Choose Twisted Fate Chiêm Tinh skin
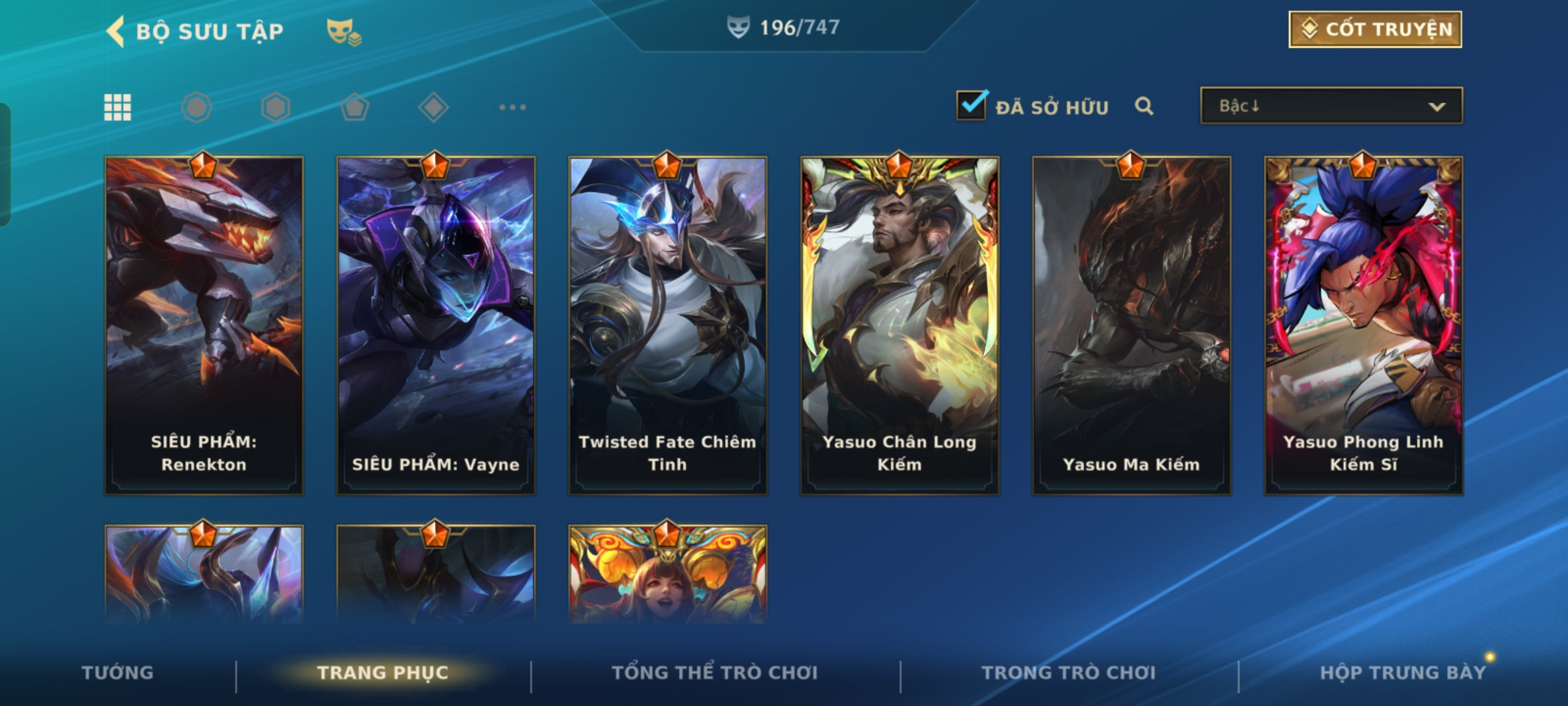The image size is (1568, 706). [668, 326]
